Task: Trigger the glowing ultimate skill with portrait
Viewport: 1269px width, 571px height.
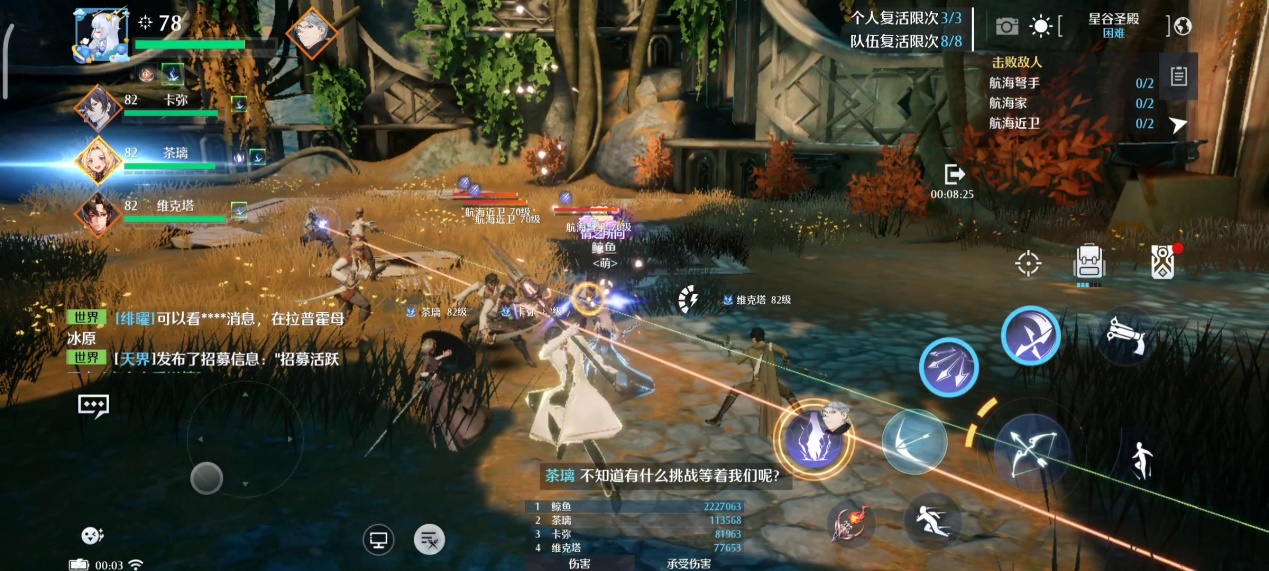Action: (x=813, y=437)
